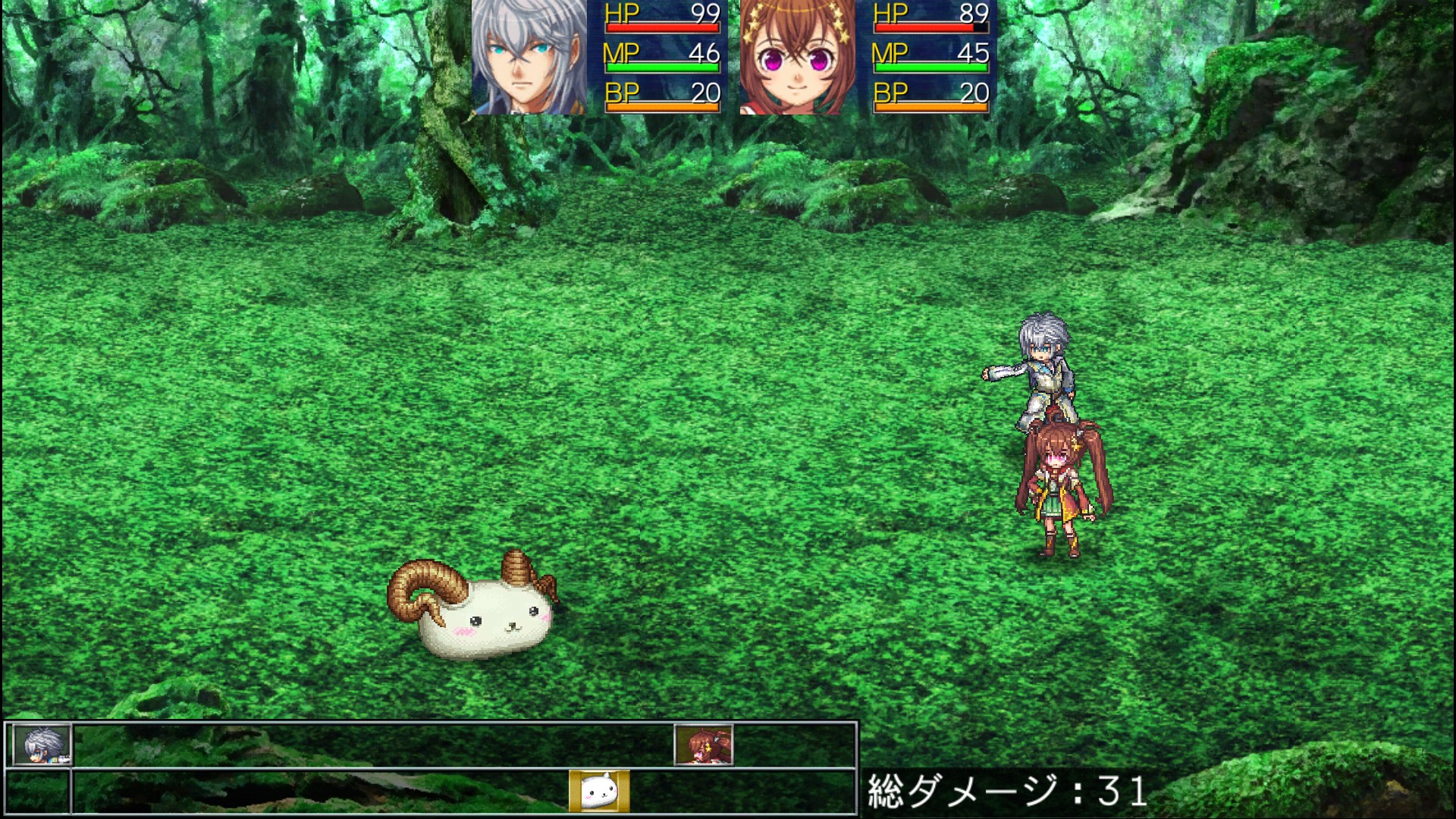1456x819 pixels.
Task: Click the brown-haired girl's turn order icon
Action: (x=704, y=745)
